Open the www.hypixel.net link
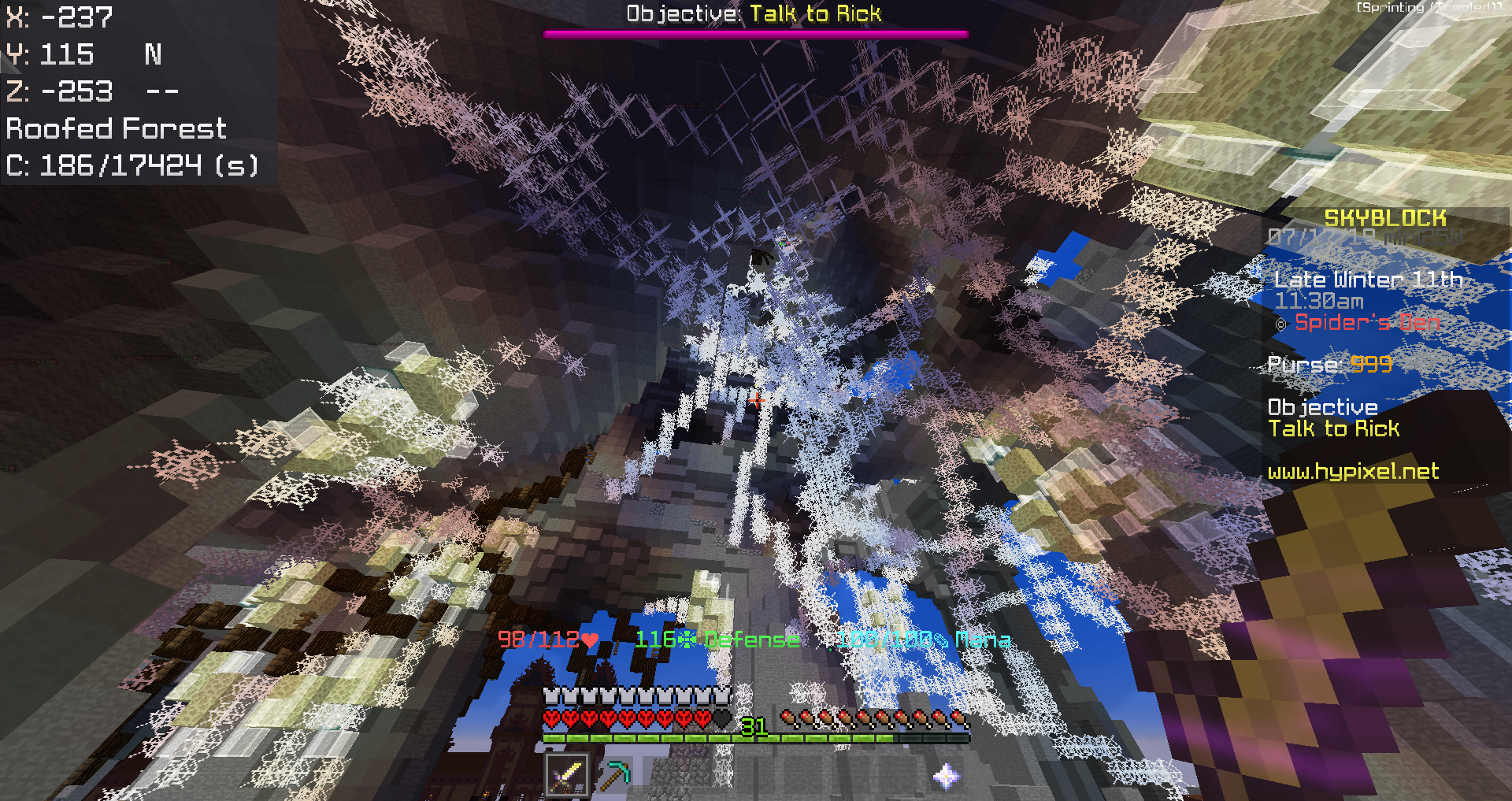 pyautogui.click(x=1354, y=471)
